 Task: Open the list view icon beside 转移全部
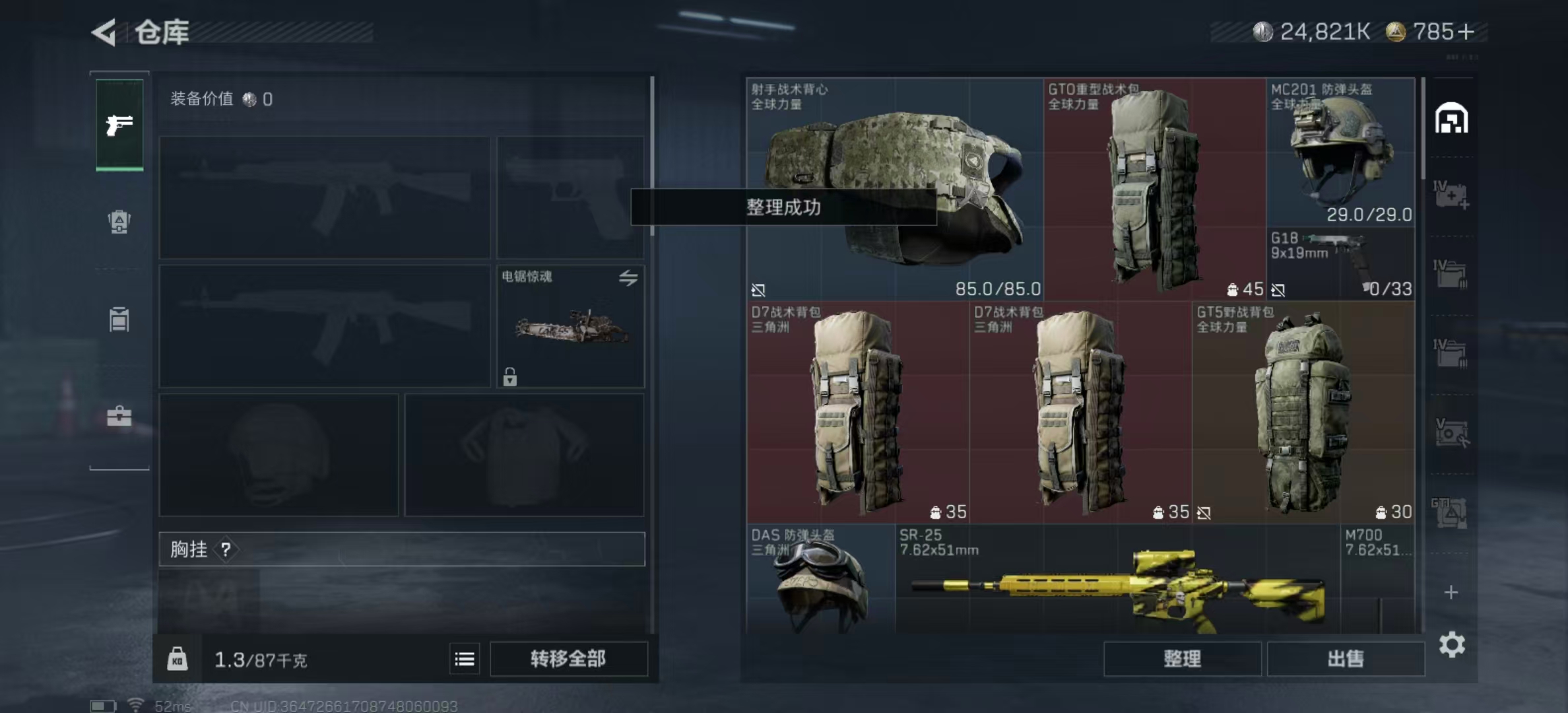tap(465, 659)
